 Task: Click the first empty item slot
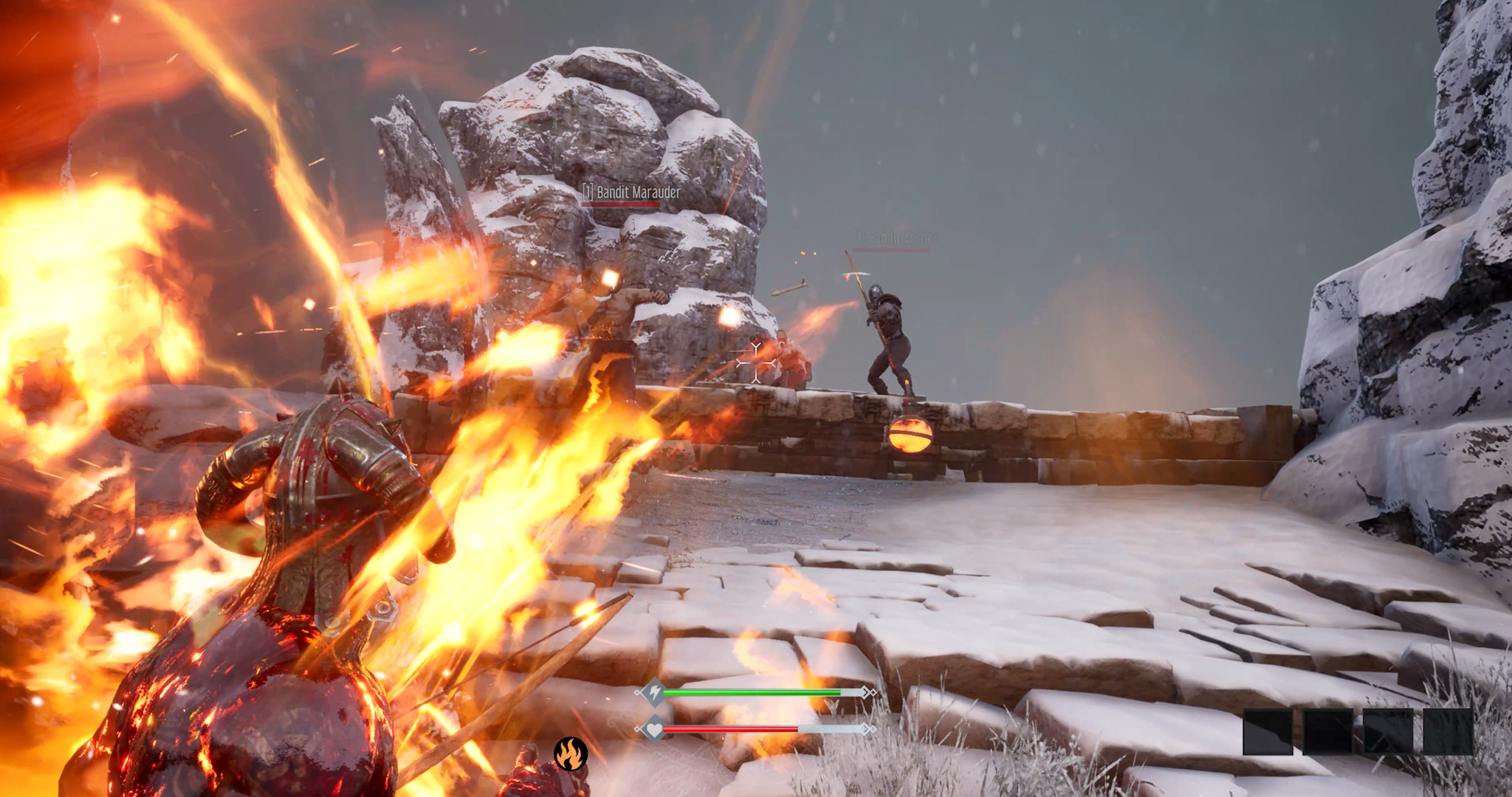click(x=1268, y=732)
